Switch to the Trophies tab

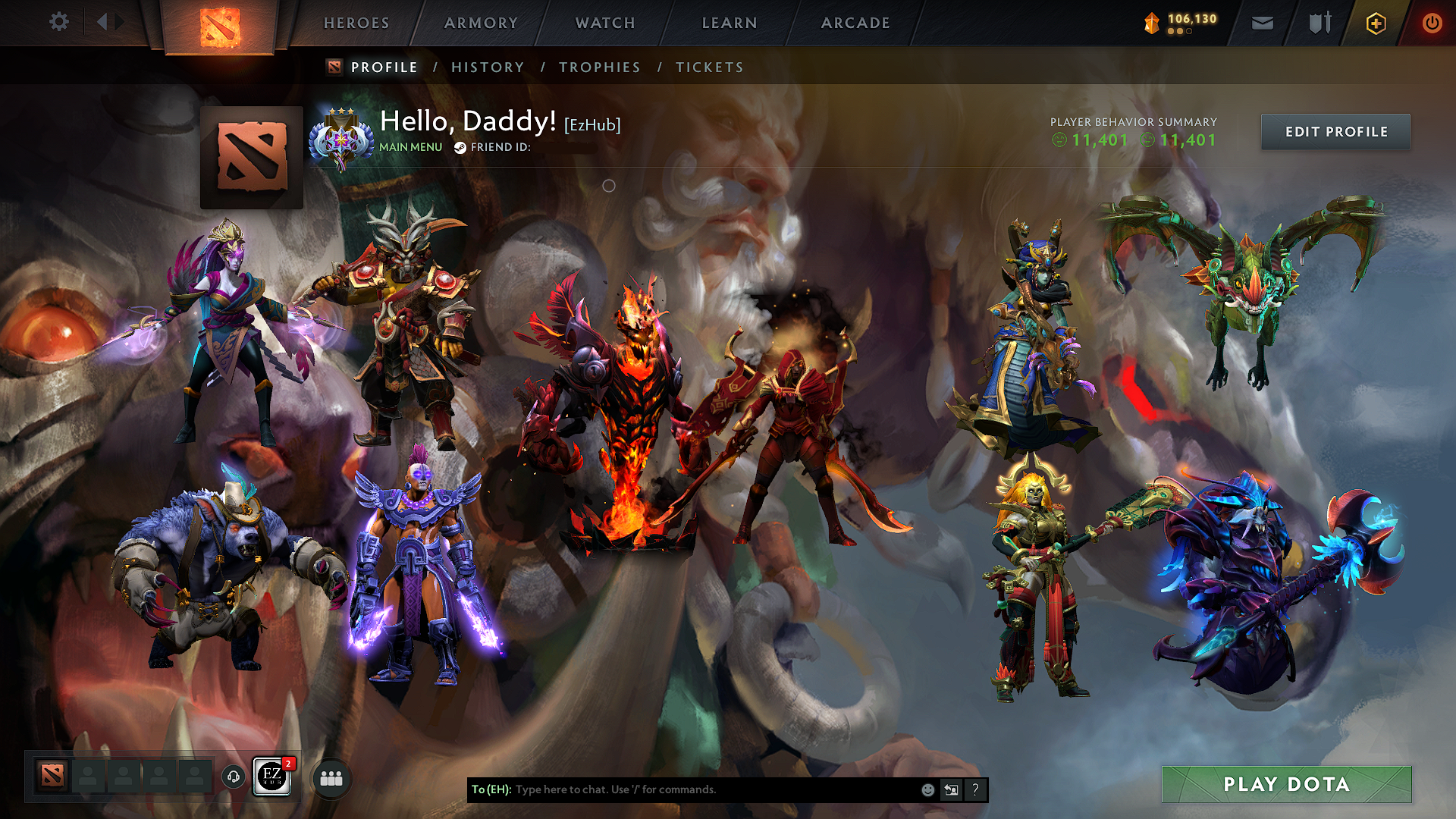(599, 67)
